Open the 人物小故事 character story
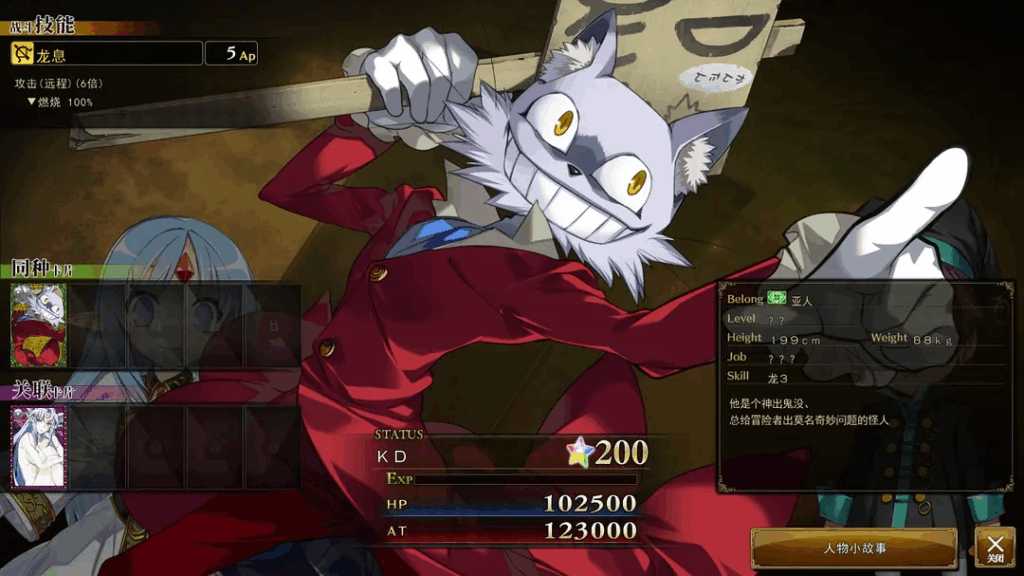The height and width of the screenshot is (576, 1024). [854, 548]
